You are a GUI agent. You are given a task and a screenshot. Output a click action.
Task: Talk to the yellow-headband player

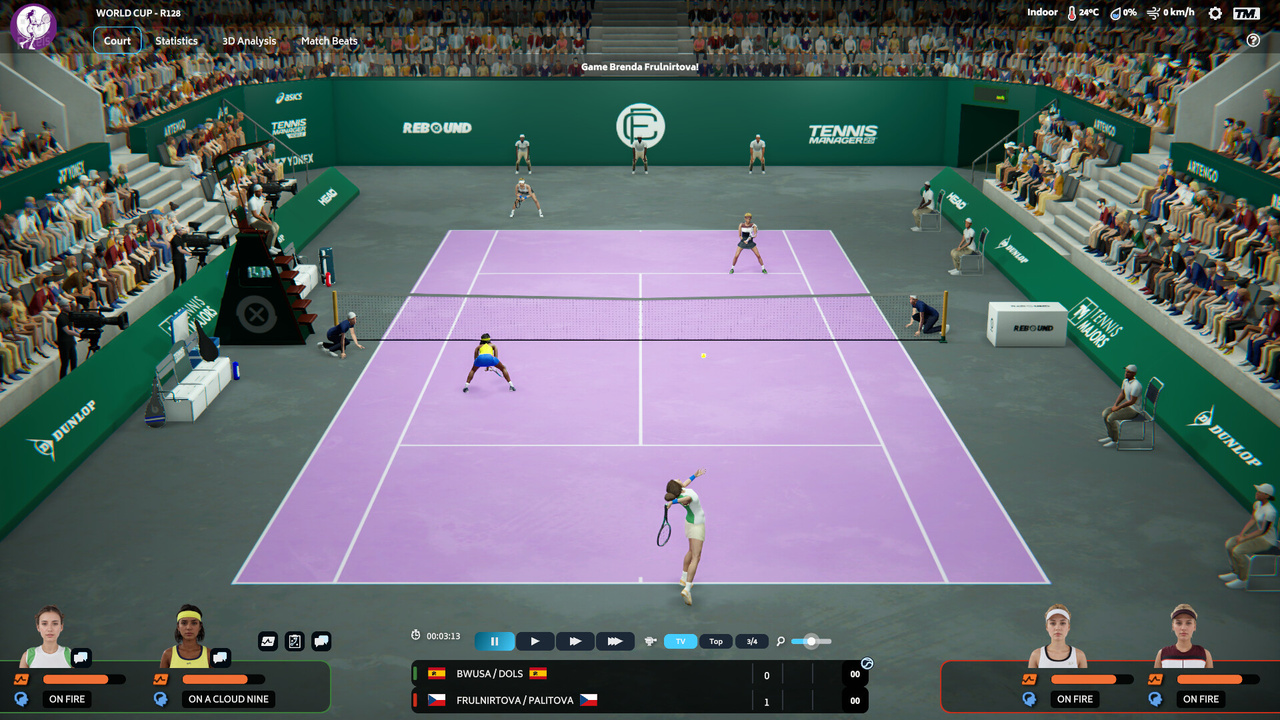coord(220,657)
